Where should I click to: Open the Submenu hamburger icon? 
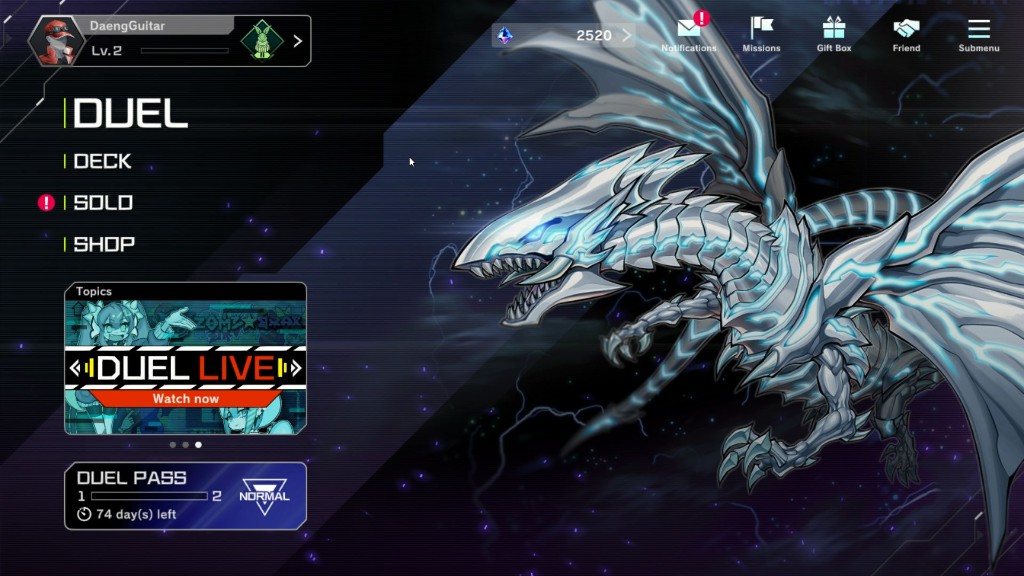point(978,34)
